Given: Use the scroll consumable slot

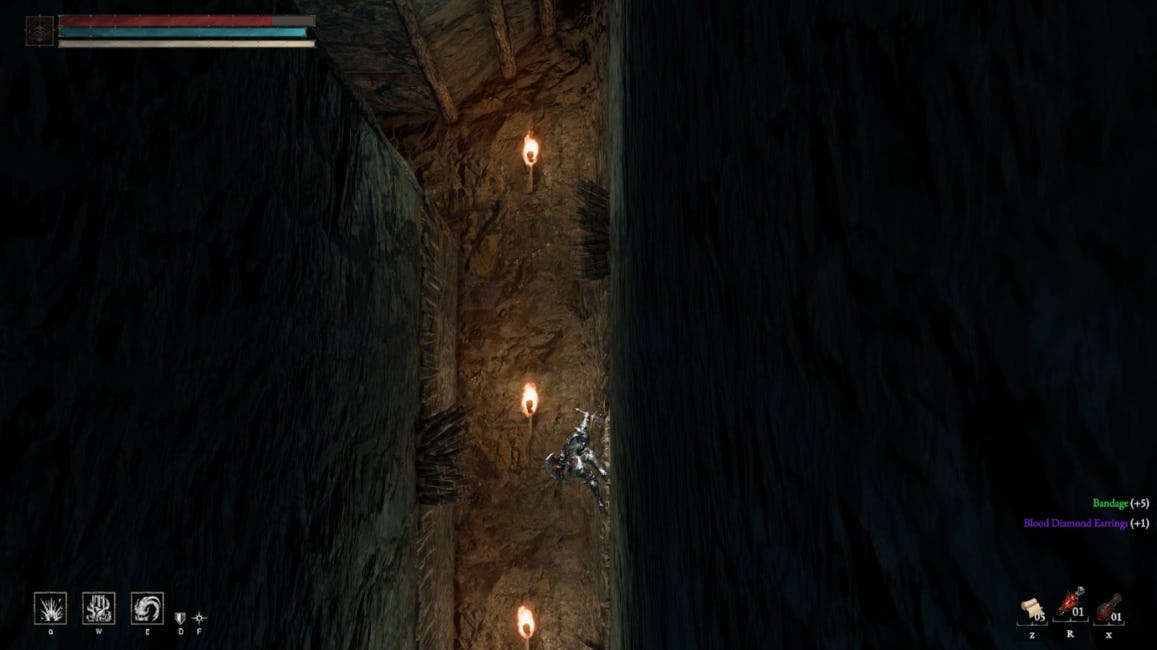Looking at the screenshot, I should (x=1031, y=610).
